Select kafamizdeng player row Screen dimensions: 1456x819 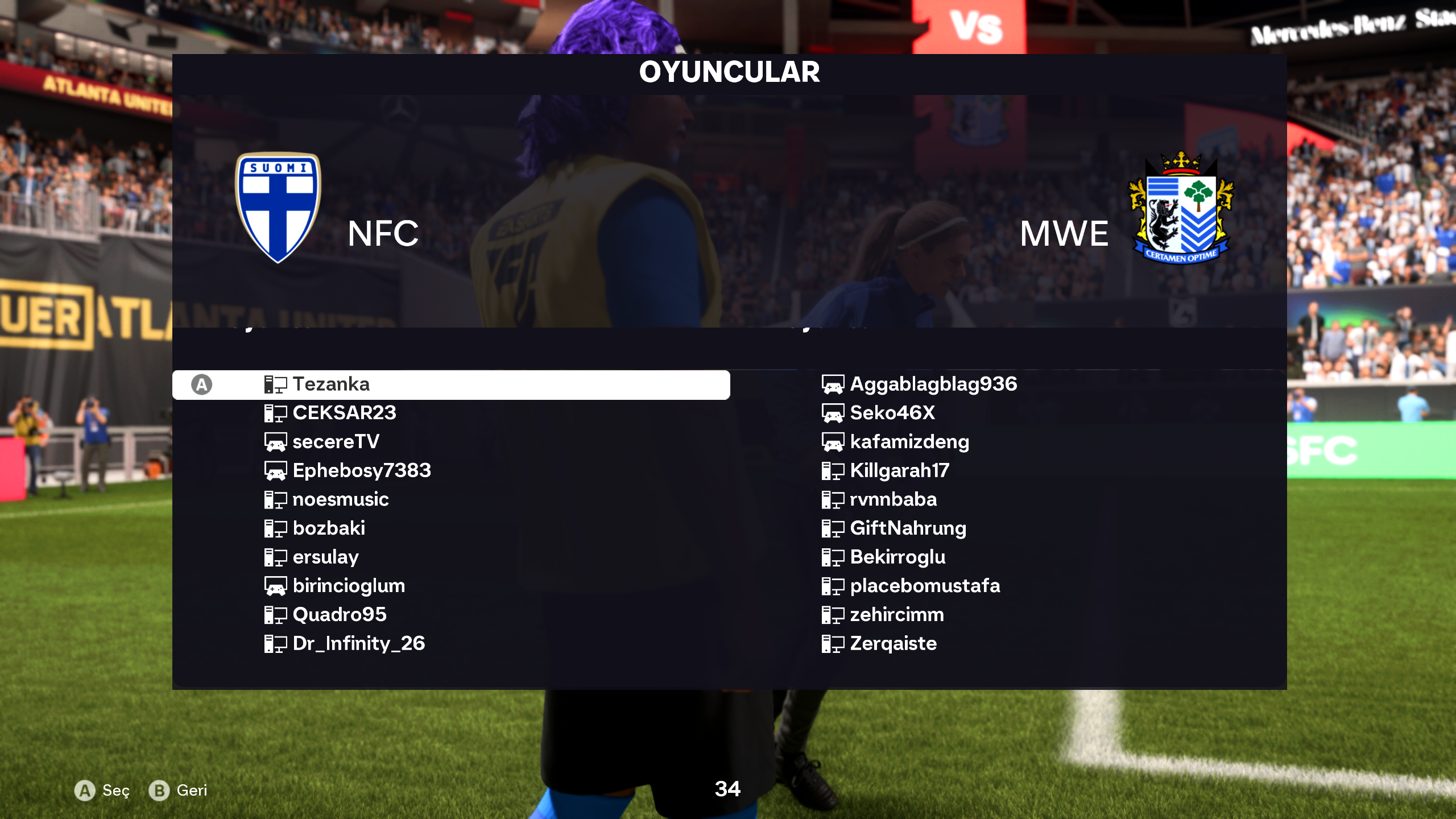[x=909, y=442]
